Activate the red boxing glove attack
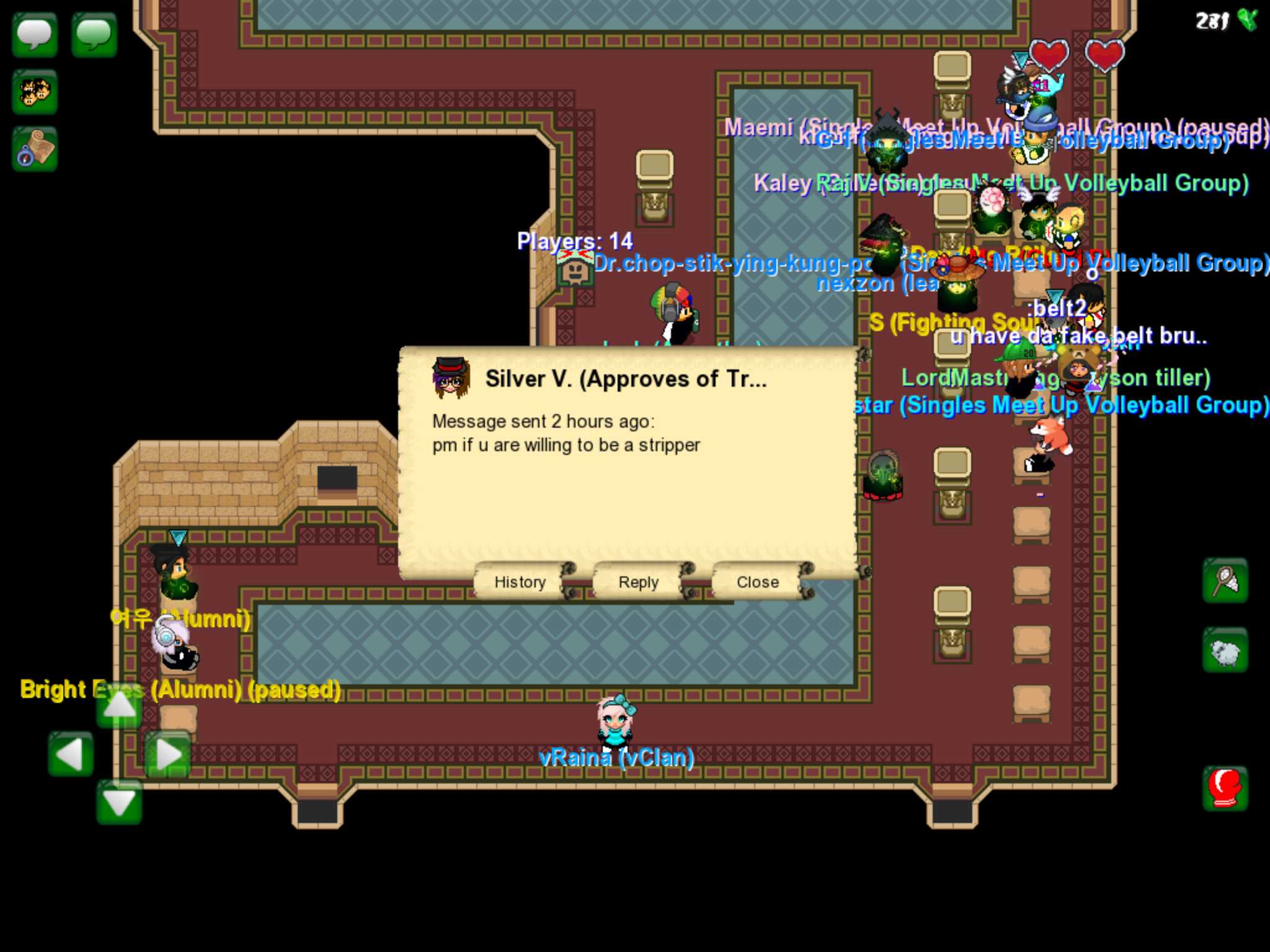 (x=1225, y=788)
